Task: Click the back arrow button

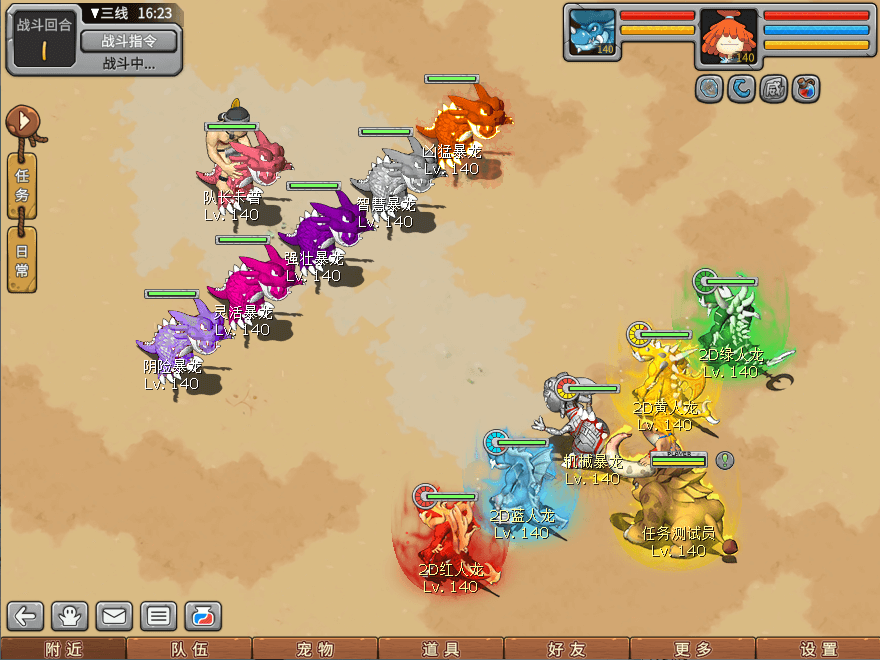Action: pyautogui.click(x=27, y=616)
